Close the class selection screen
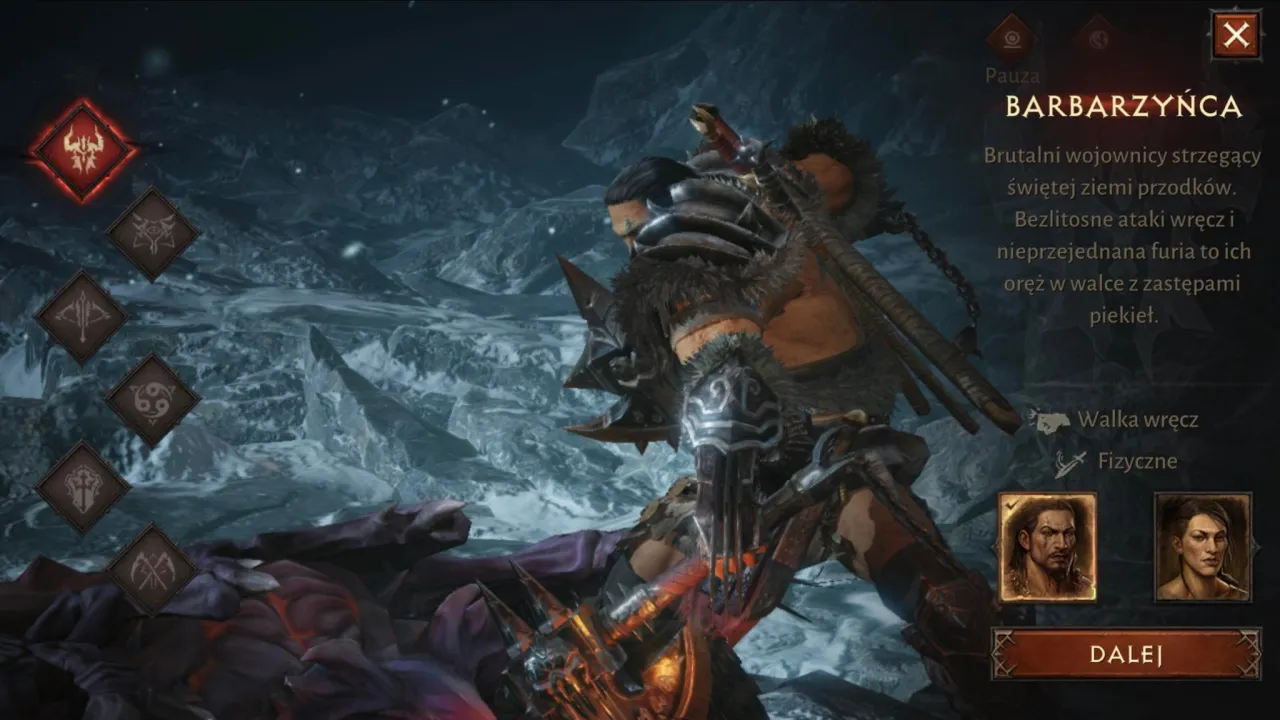This screenshot has height=720, width=1280. (1238, 34)
